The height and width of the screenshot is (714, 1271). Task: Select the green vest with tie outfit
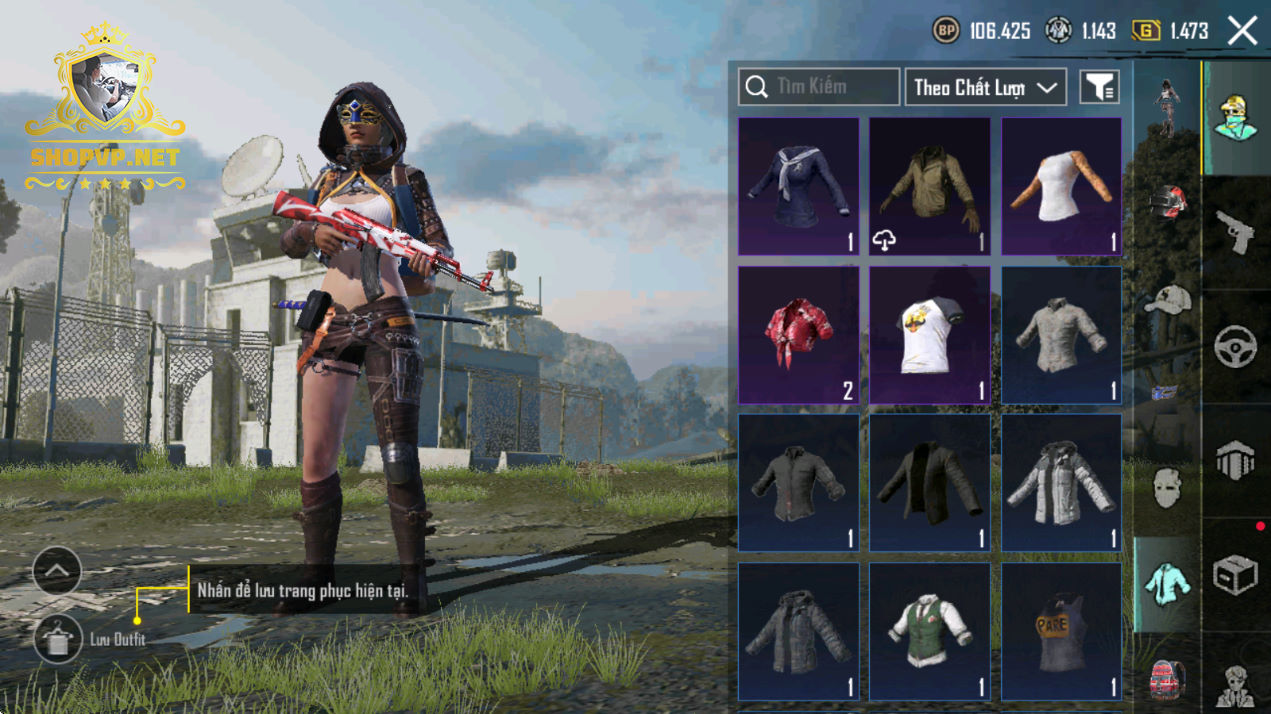tap(929, 630)
